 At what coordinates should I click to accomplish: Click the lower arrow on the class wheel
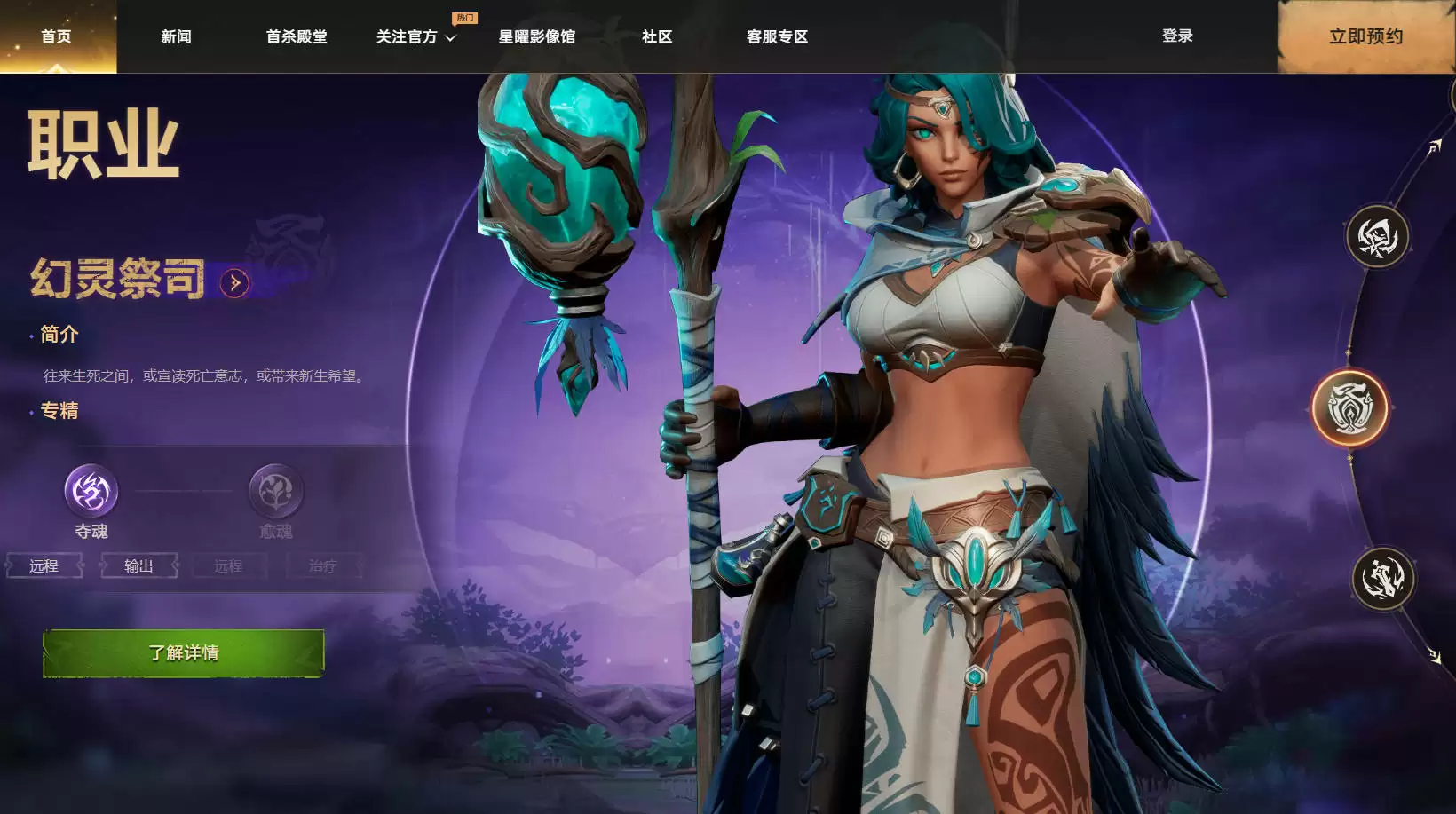coord(1435,656)
